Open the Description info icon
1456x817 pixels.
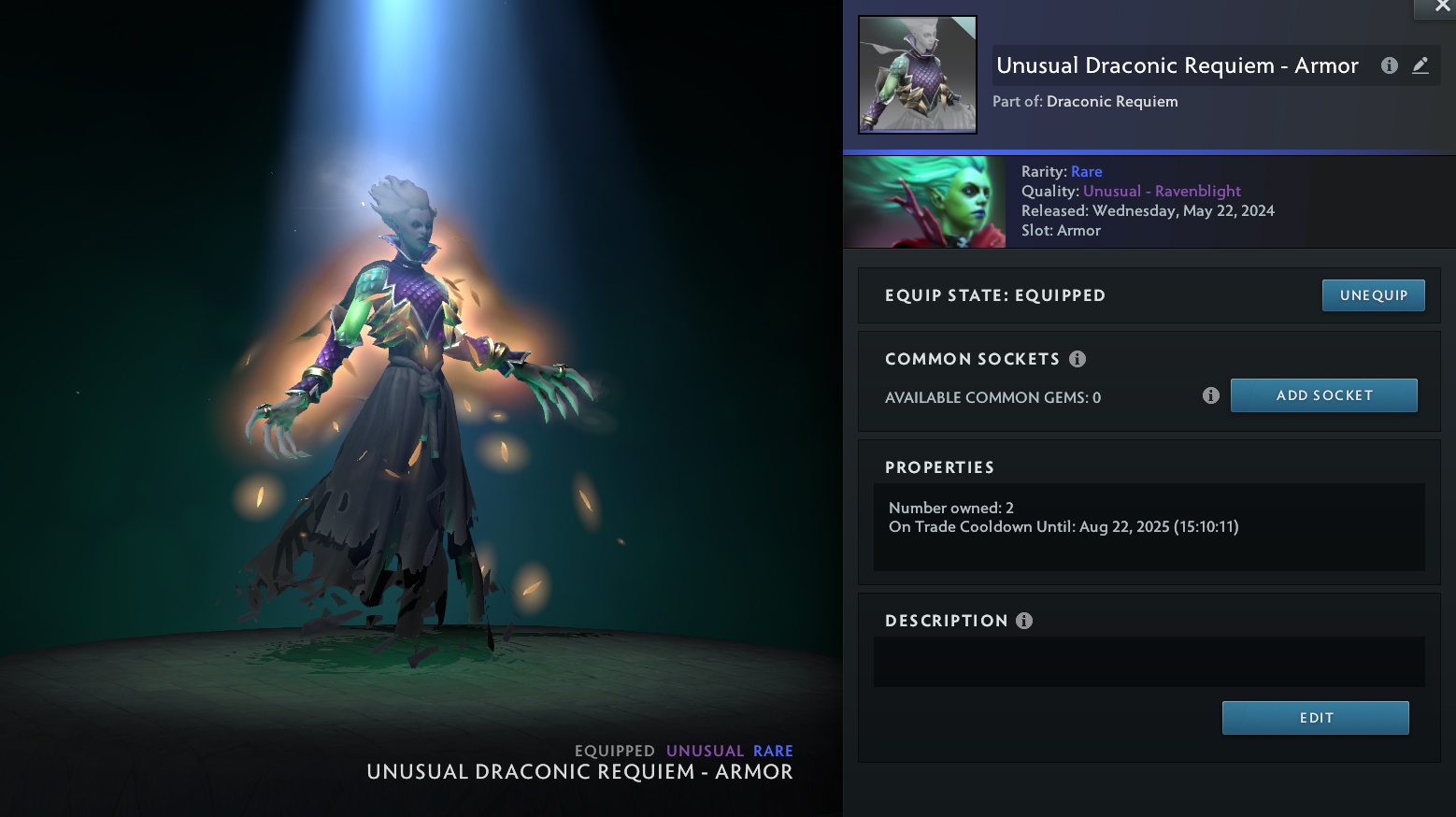[x=1024, y=621]
